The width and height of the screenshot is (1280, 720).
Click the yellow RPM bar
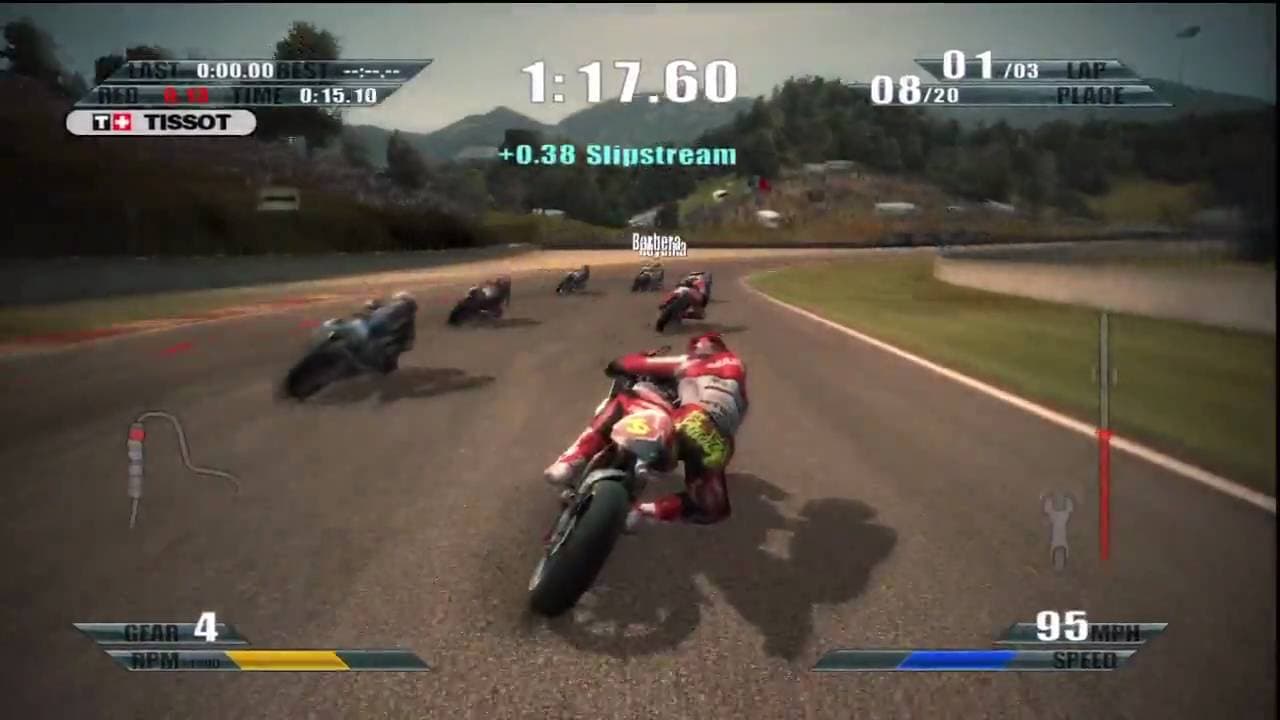pos(290,658)
